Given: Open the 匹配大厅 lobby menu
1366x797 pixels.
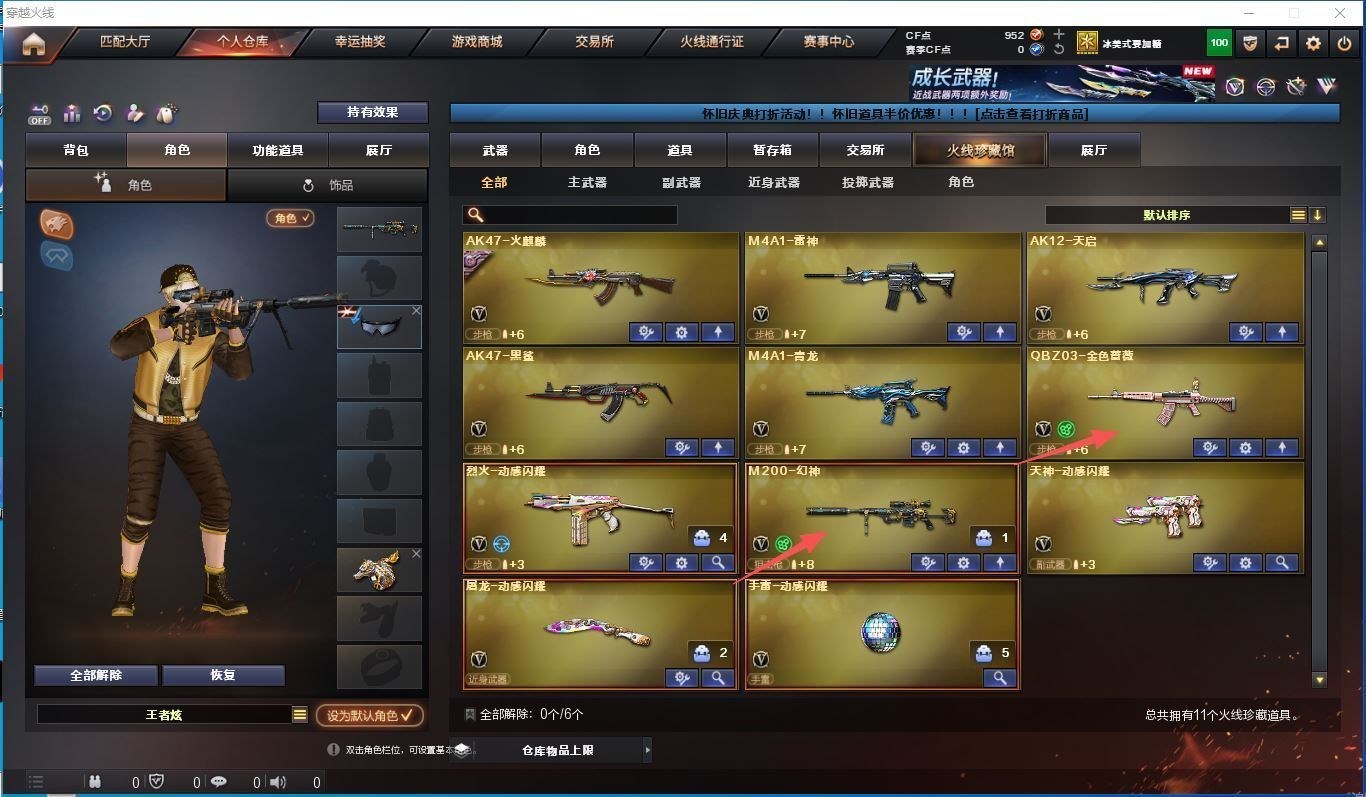Looking at the screenshot, I should (x=125, y=42).
